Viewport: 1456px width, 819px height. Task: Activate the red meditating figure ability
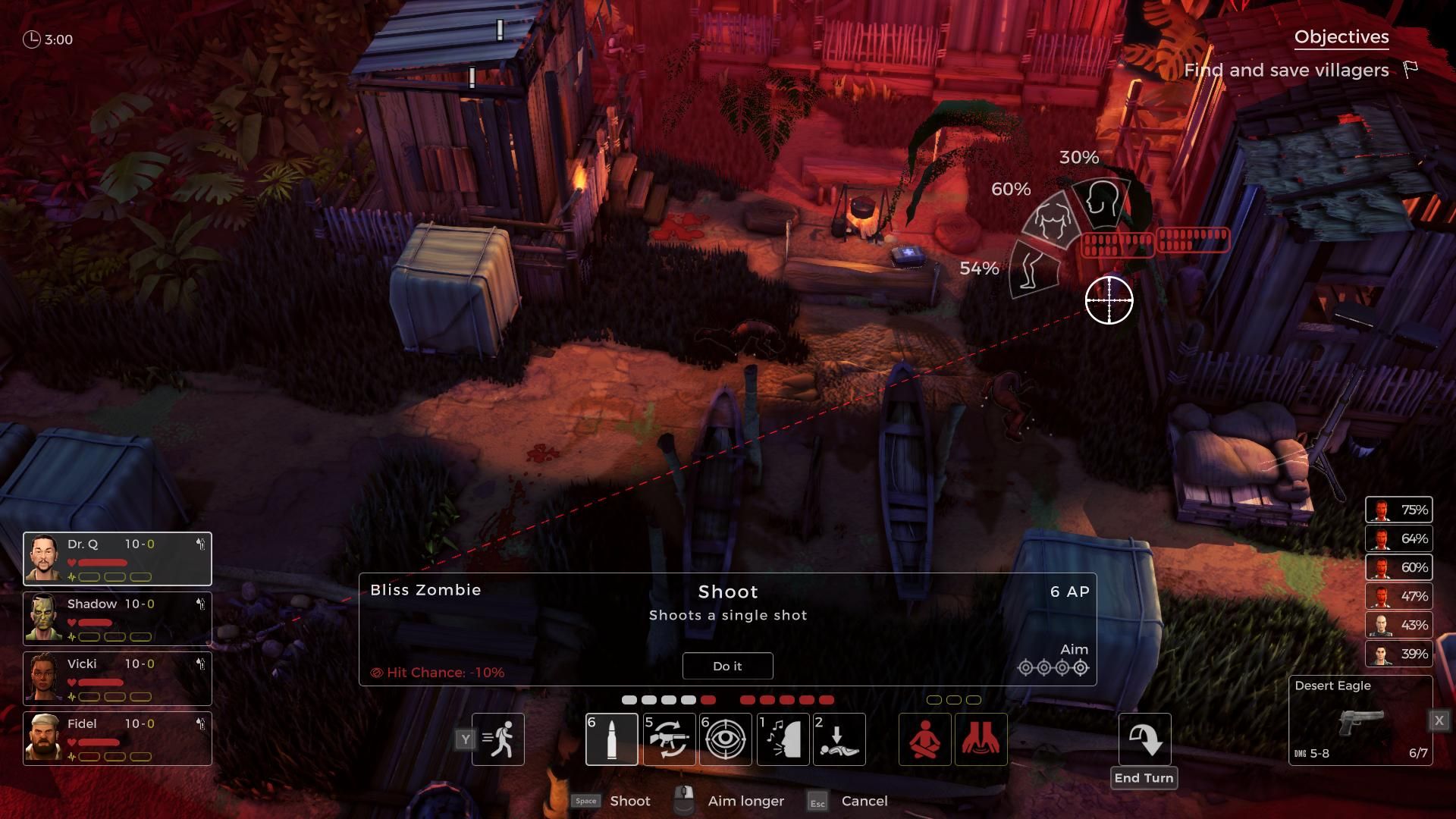coord(924,739)
